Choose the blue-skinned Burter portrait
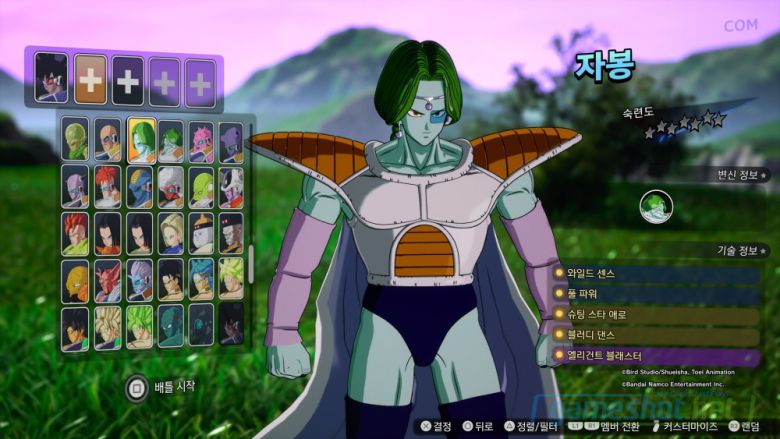The height and width of the screenshot is (439, 780). click(140, 186)
